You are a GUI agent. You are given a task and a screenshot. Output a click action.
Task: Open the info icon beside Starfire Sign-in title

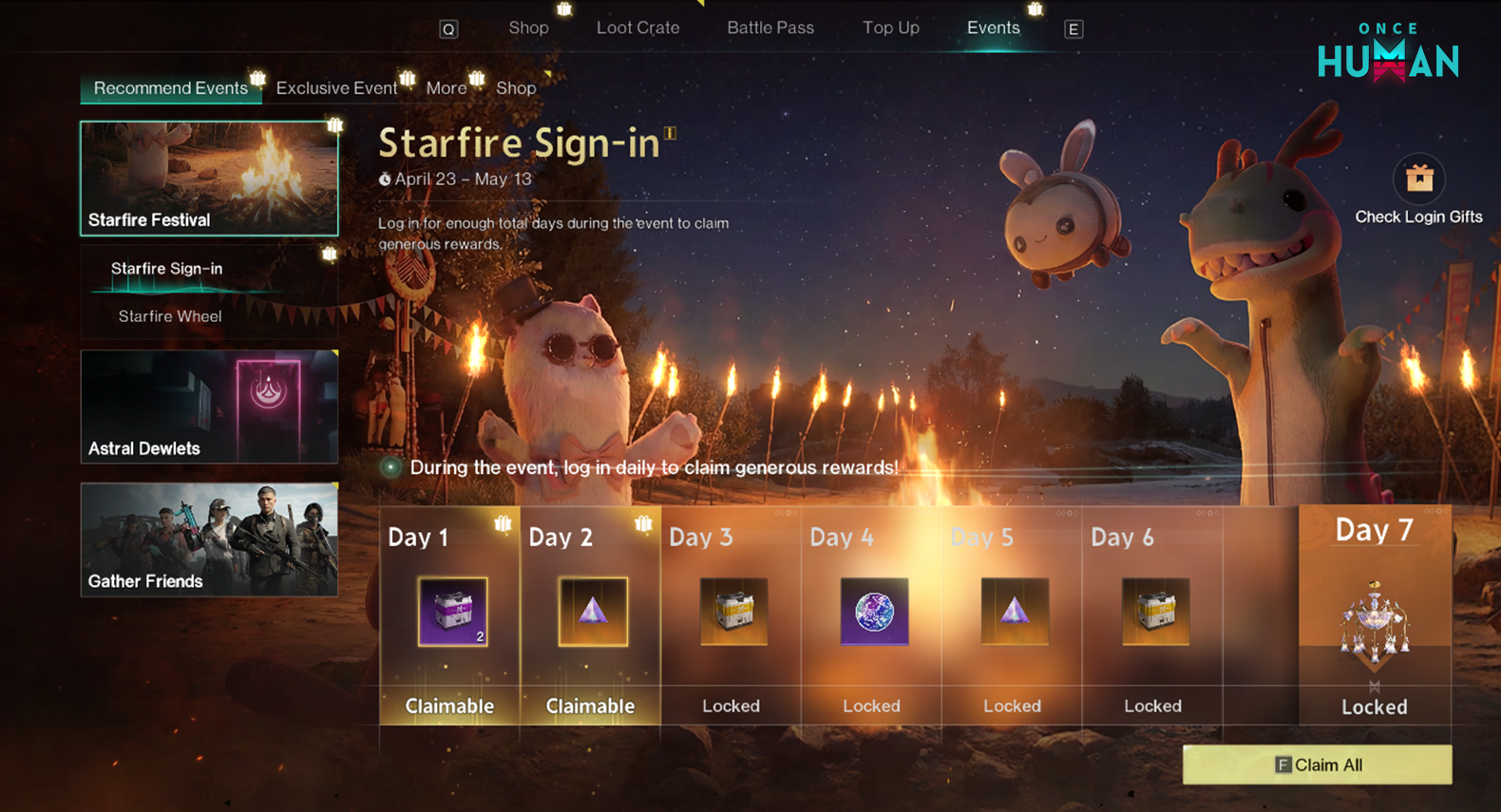coord(671,133)
